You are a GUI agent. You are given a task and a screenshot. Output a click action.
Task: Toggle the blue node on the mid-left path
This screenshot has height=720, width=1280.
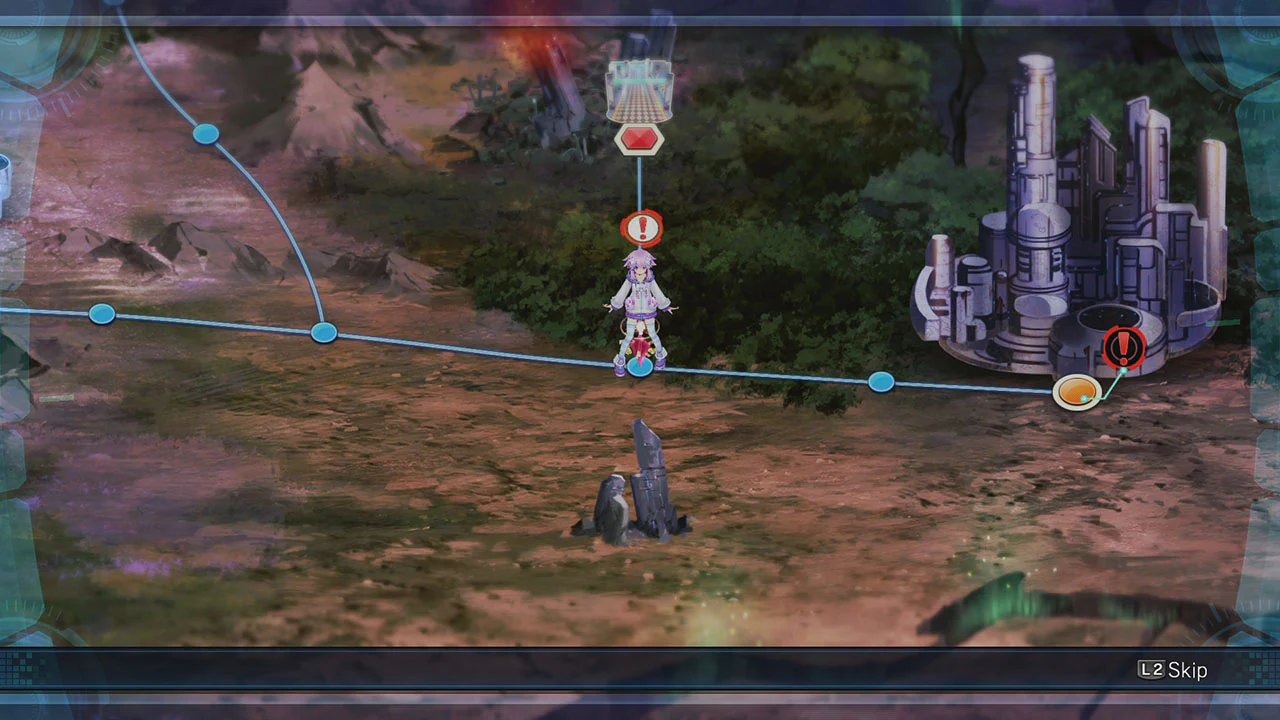pyautogui.click(x=324, y=332)
